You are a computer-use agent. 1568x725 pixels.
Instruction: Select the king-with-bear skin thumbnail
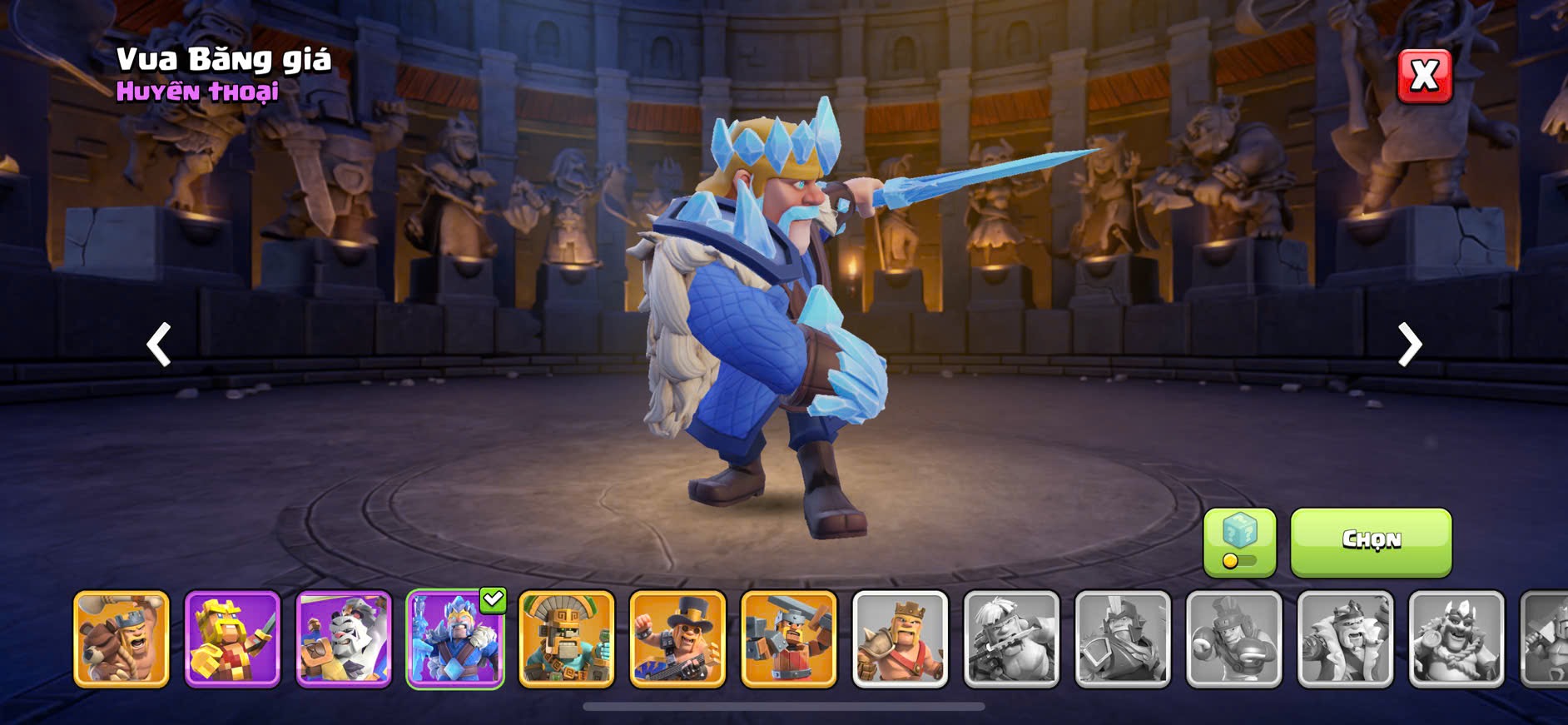coord(122,639)
